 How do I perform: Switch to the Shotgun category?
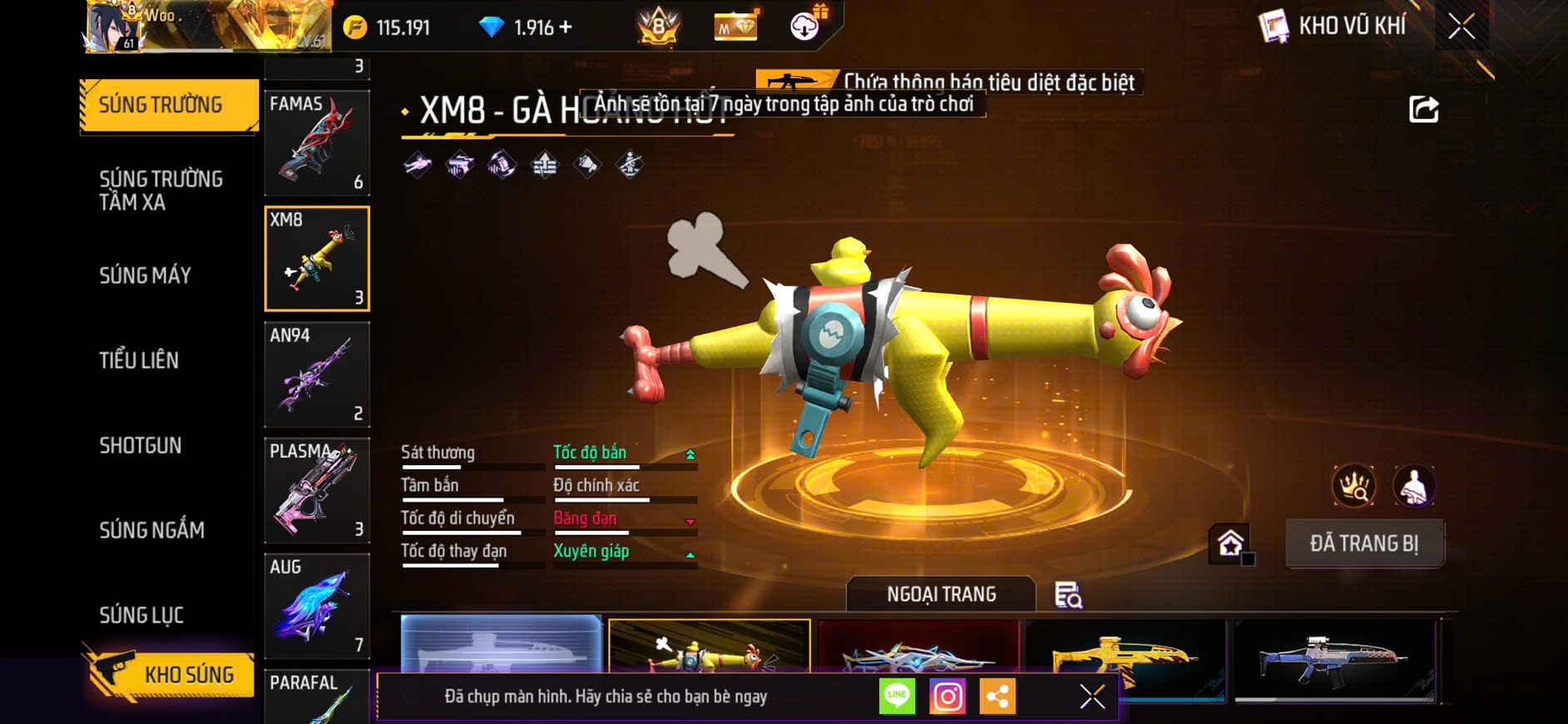click(x=141, y=445)
